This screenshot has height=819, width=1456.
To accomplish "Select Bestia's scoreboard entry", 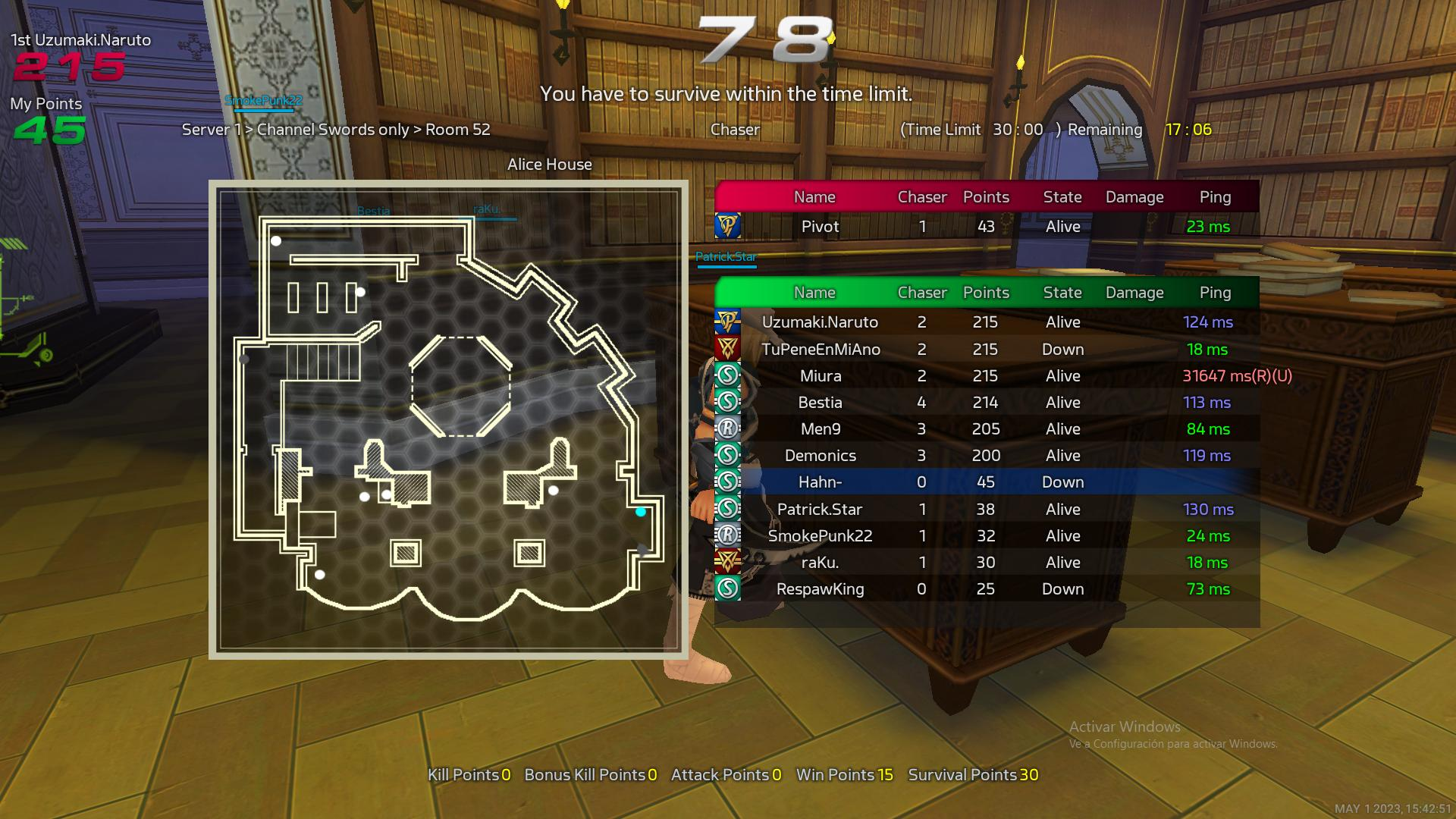I will [x=986, y=402].
